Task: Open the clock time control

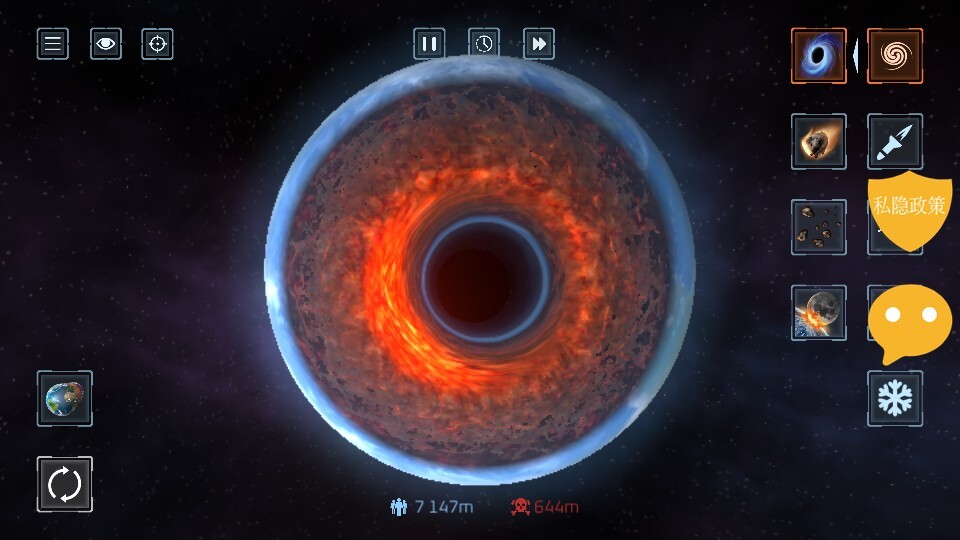Action: pos(484,44)
